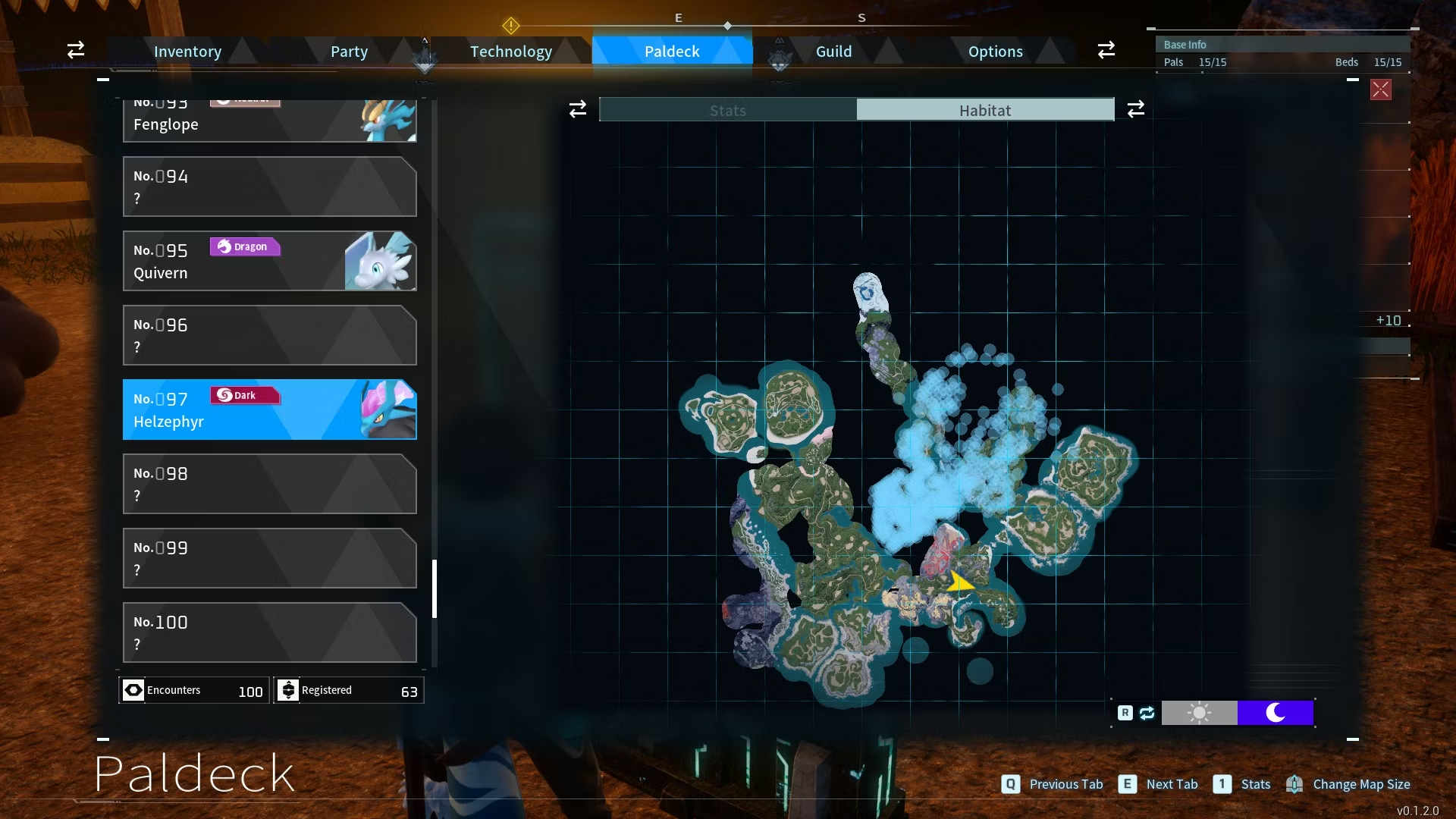Pick the unknown No.100 entry

tap(269, 632)
